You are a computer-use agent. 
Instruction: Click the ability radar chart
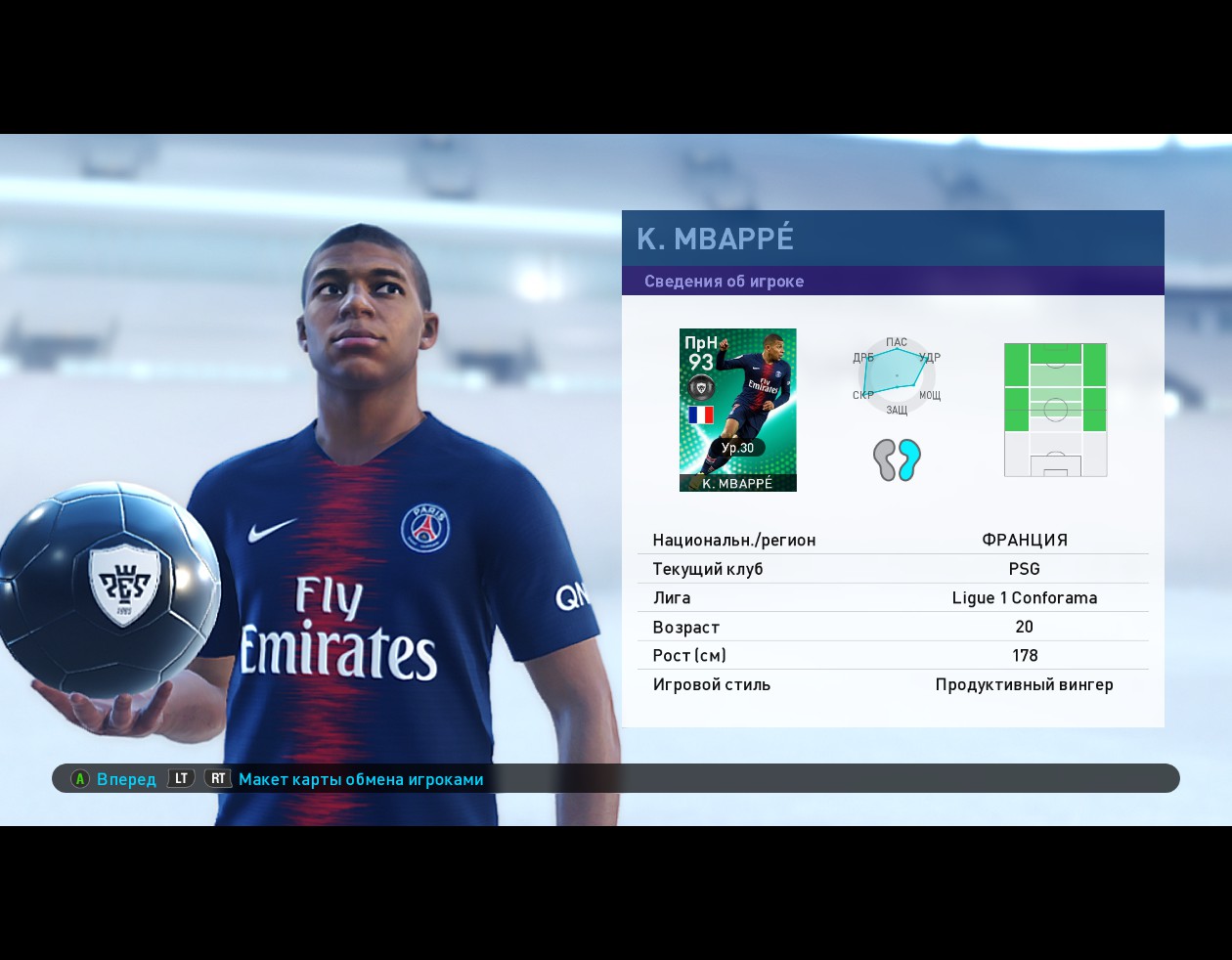click(x=896, y=375)
